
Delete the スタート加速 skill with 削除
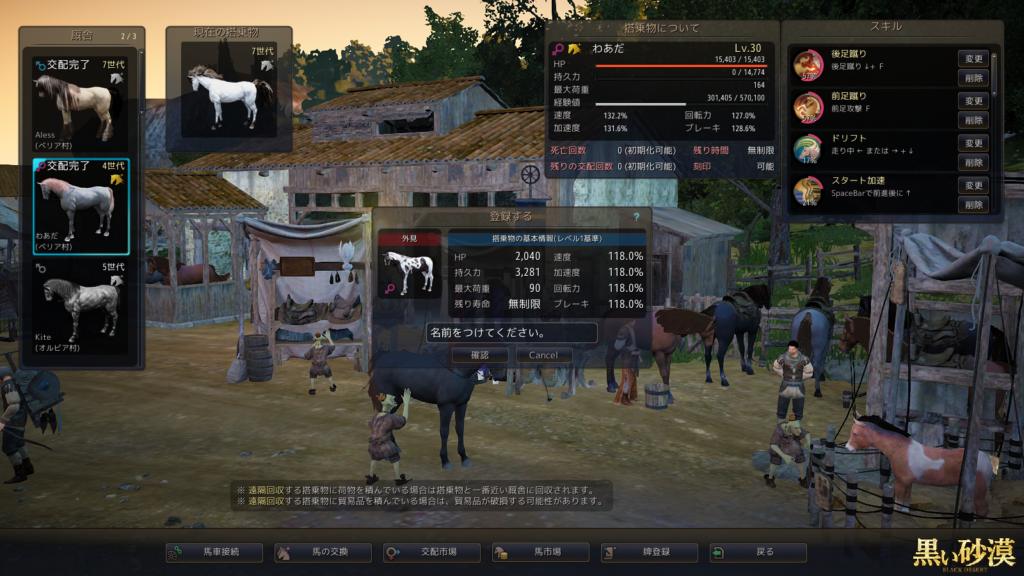pos(974,204)
